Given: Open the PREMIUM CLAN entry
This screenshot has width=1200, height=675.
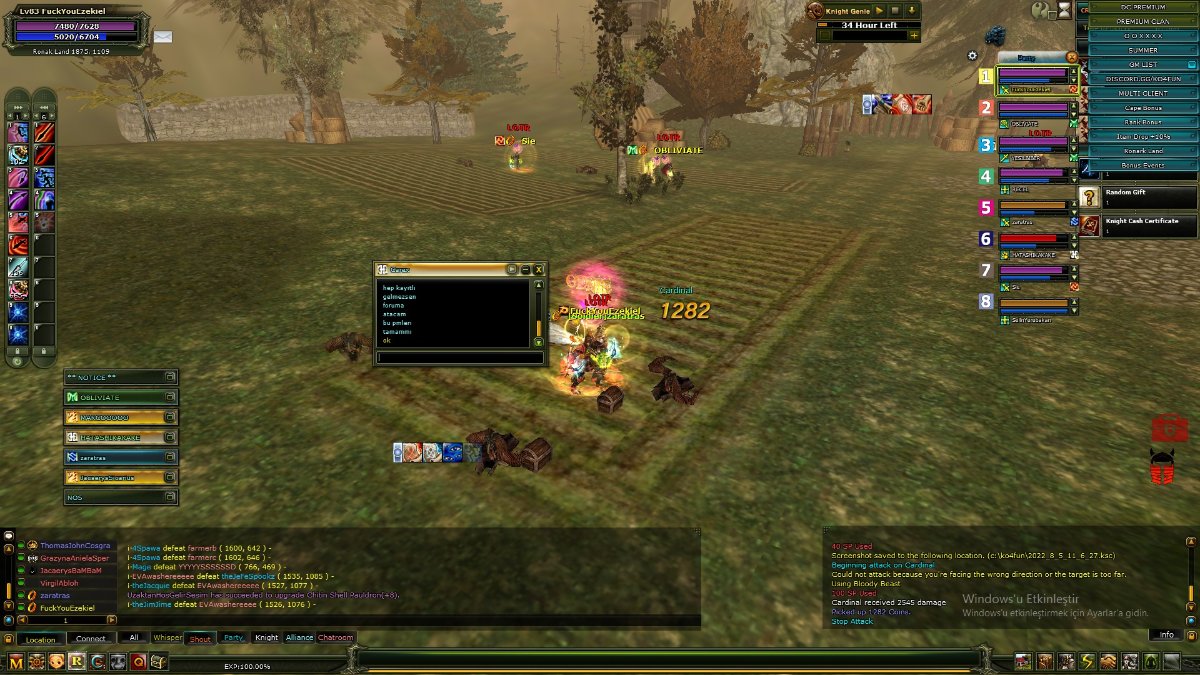Looking at the screenshot, I should [x=1142, y=21].
